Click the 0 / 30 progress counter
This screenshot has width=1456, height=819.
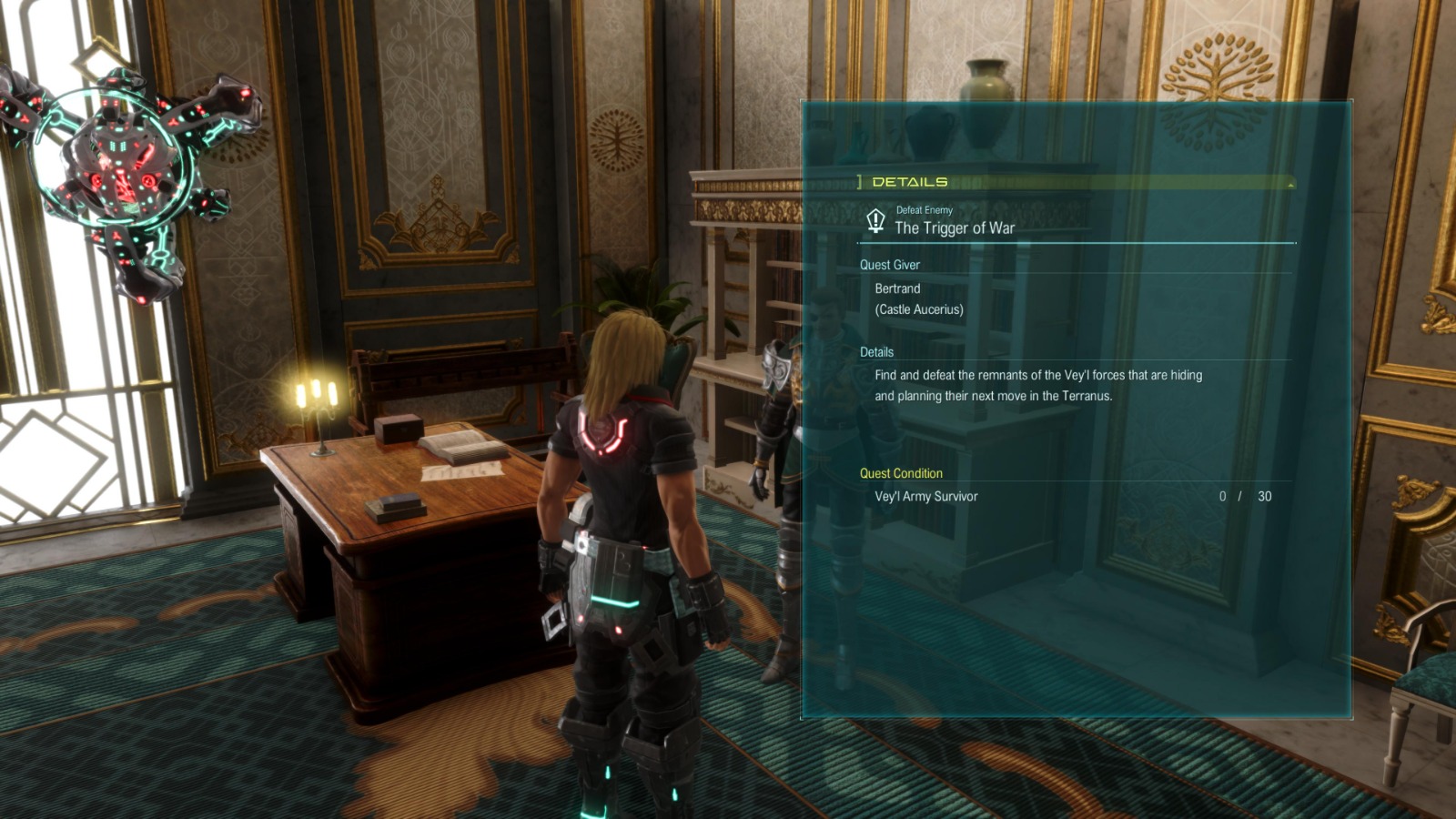1245,496
